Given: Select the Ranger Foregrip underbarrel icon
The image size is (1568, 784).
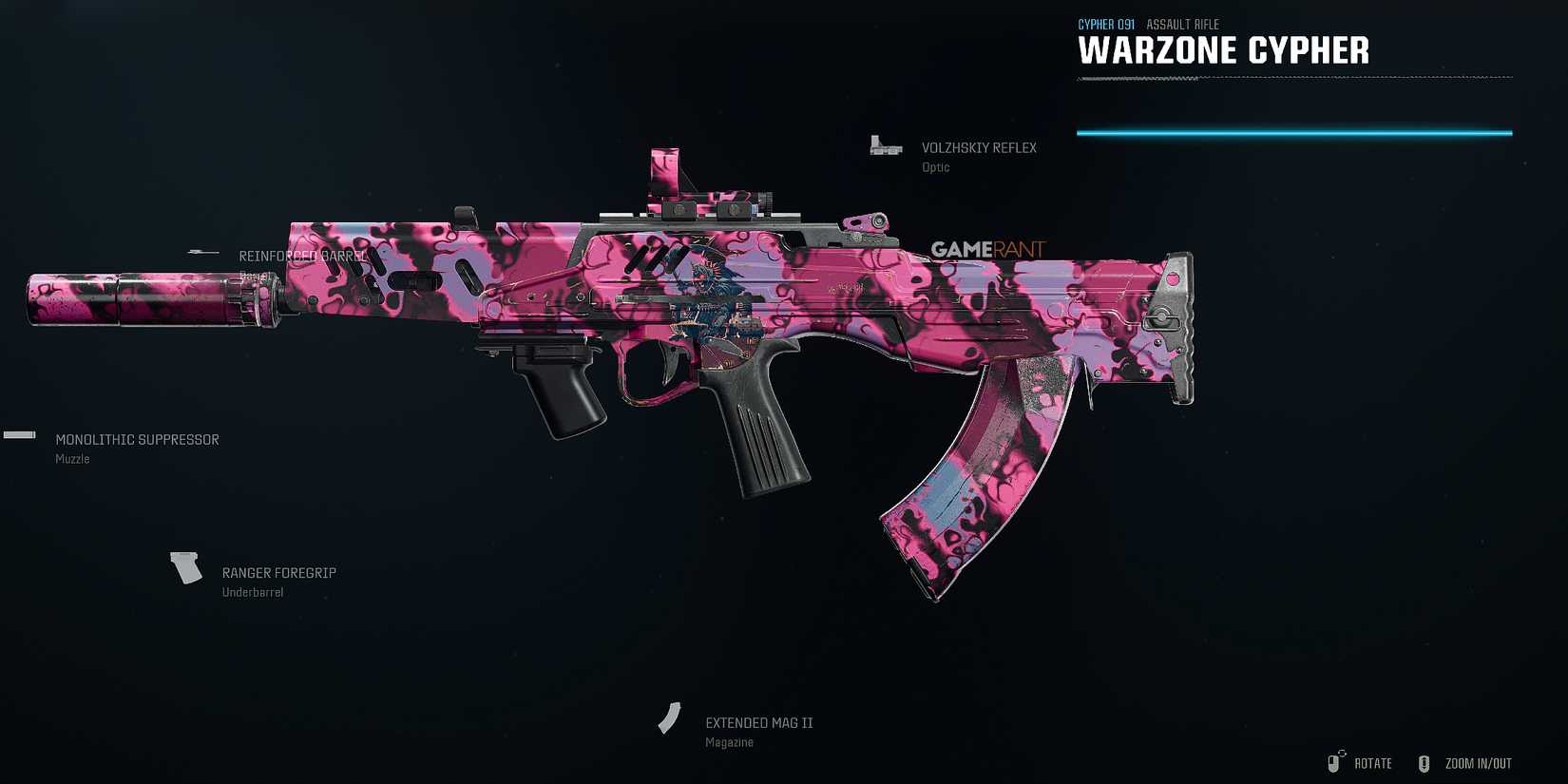Looking at the screenshot, I should [x=184, y=567].
